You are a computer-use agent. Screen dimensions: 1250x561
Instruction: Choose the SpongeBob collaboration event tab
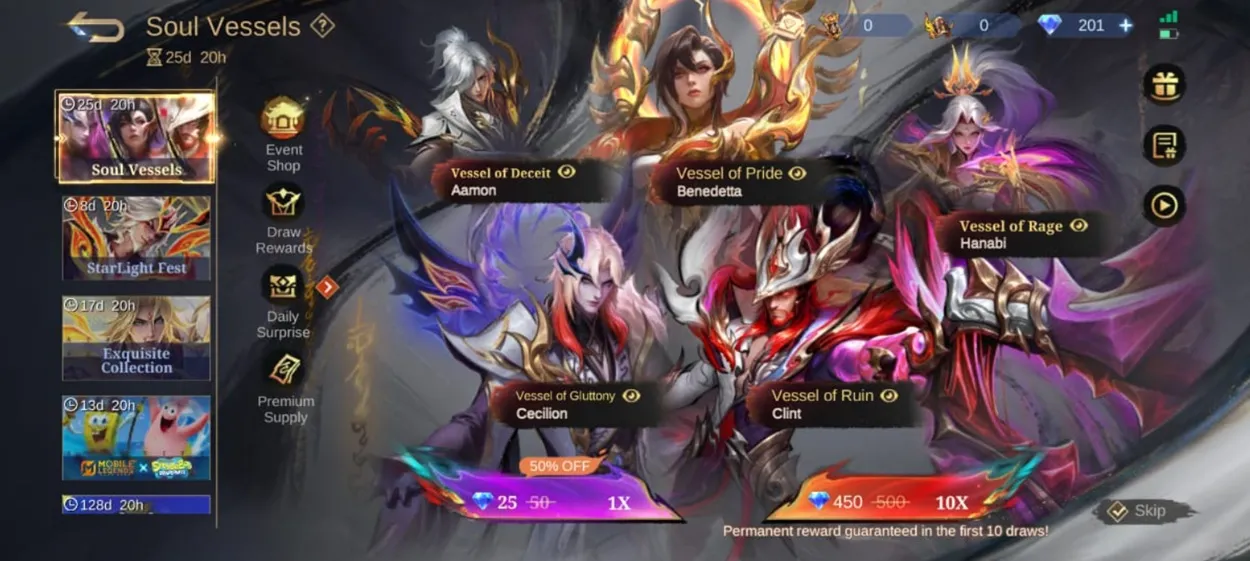pos(136,438)
